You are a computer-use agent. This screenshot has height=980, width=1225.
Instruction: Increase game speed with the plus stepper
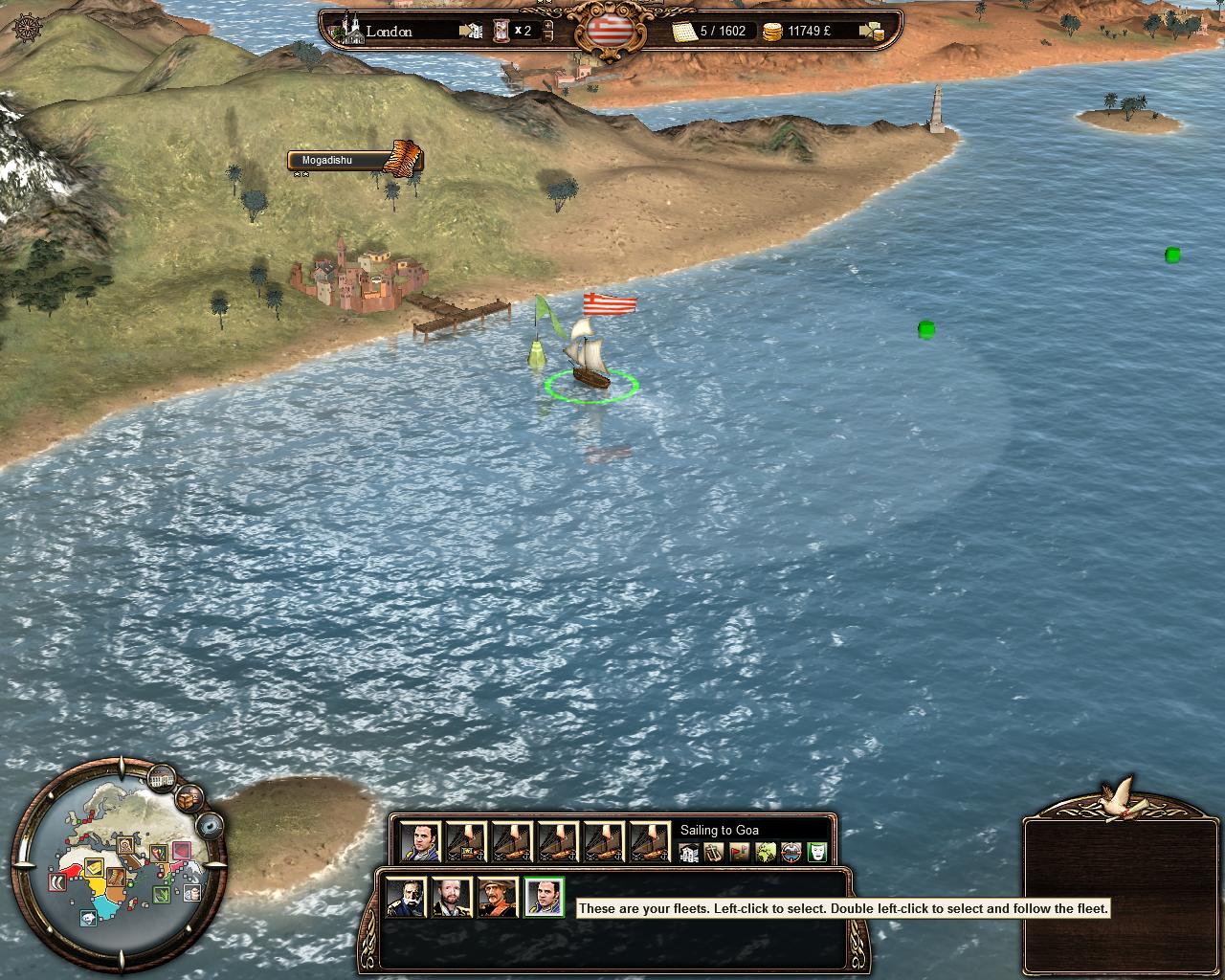click(x=547, y=24)
